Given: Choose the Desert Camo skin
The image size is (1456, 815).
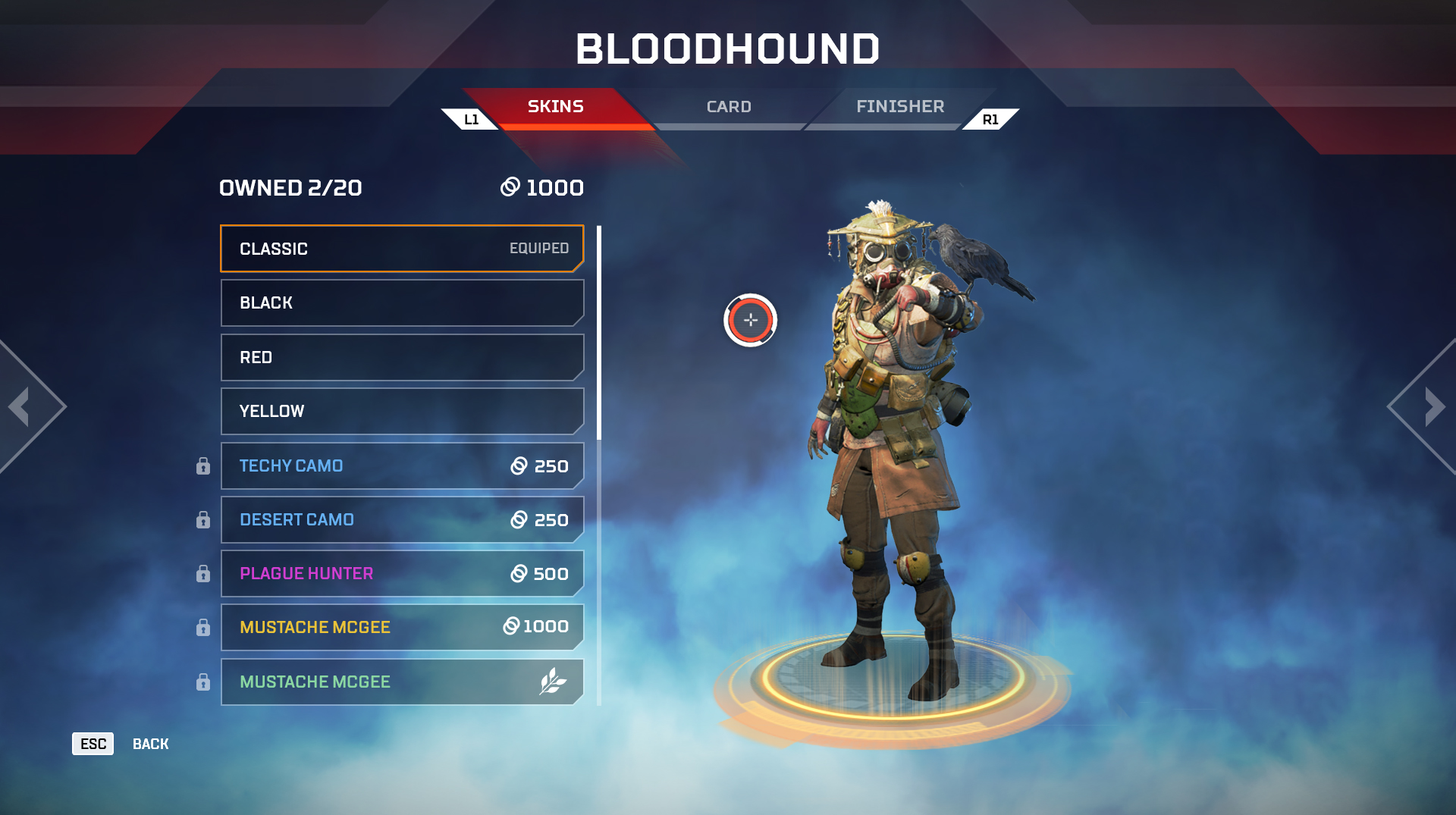Looking at the screenshot, I should (402, 519).
